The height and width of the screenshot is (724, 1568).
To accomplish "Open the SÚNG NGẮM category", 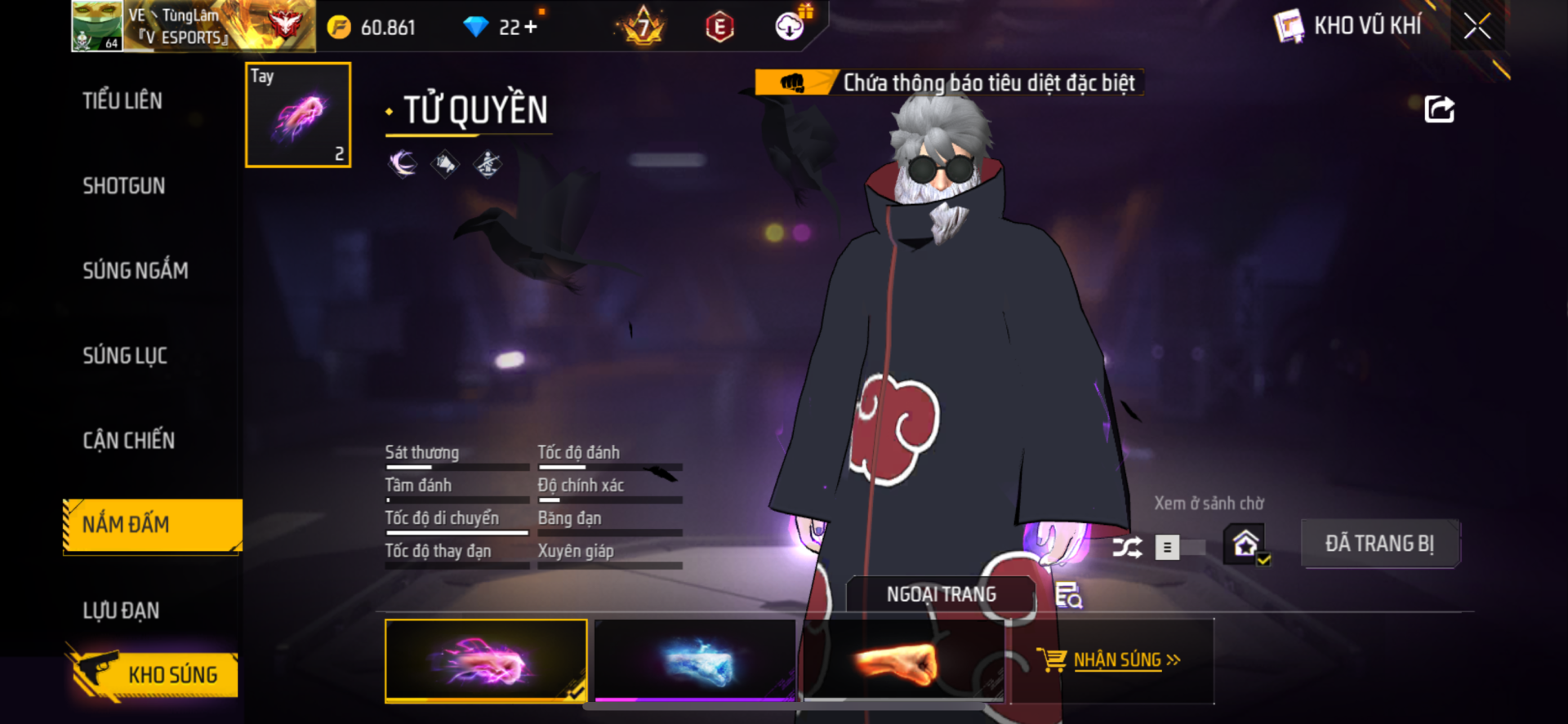I will coord(136,271).
